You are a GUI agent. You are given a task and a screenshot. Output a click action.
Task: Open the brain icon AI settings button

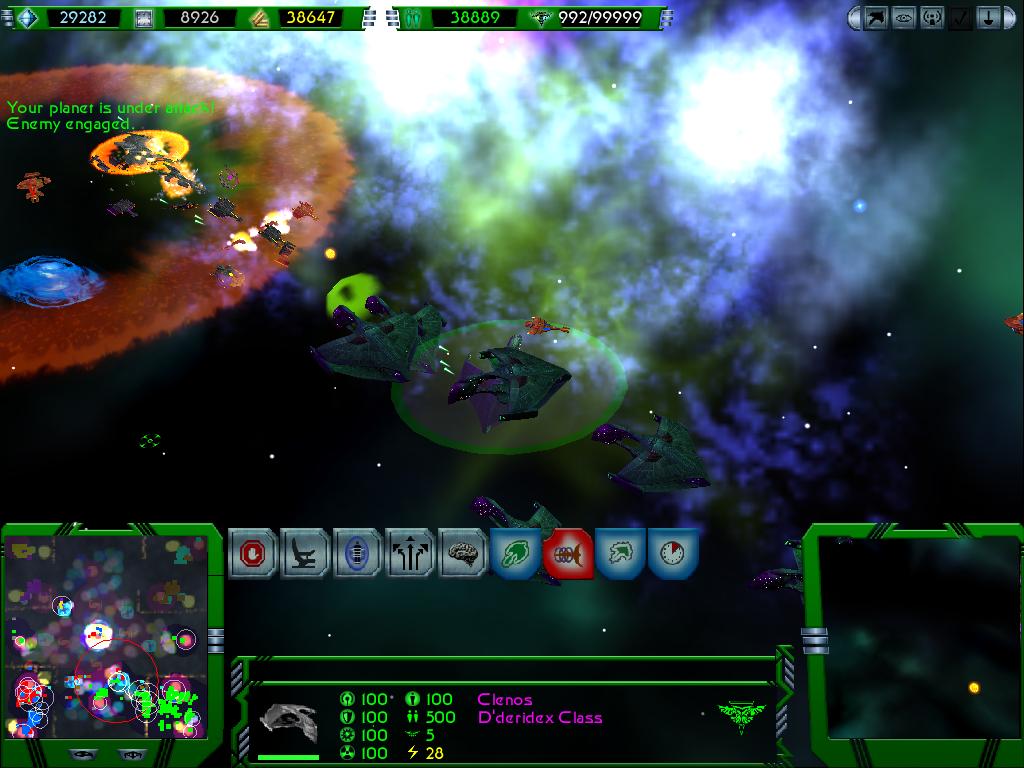click(x=462, y=553)
